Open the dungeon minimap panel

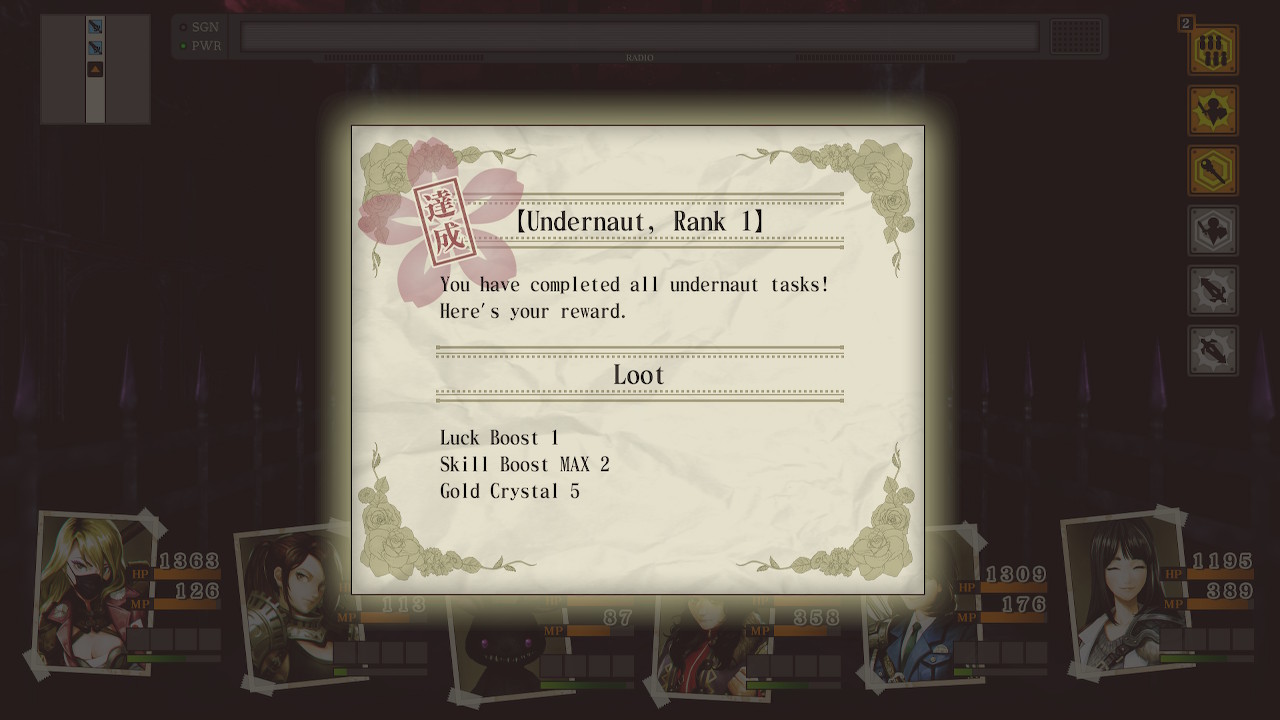(95, 69)
